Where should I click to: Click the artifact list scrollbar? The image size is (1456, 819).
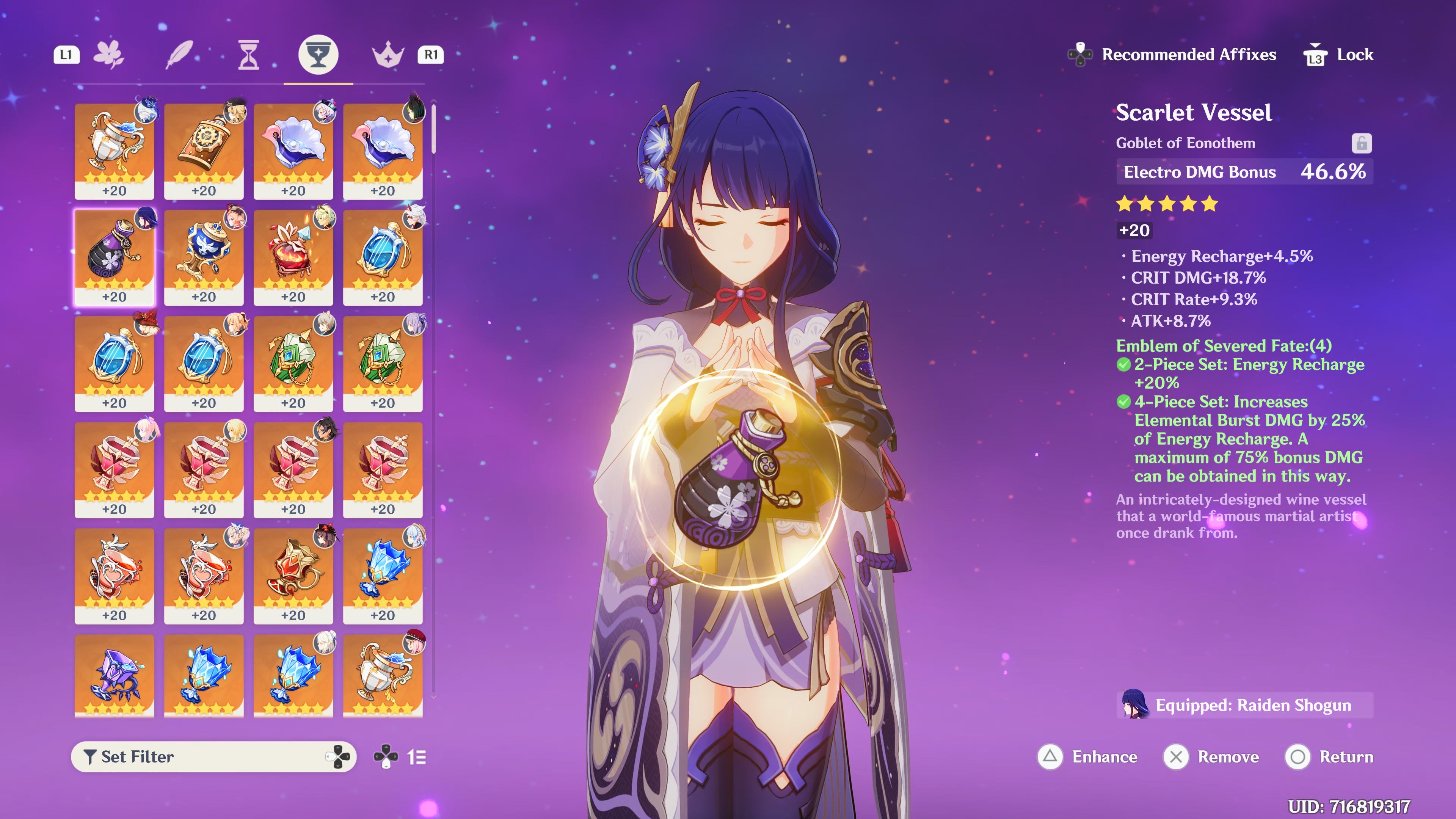coord(433,129)
